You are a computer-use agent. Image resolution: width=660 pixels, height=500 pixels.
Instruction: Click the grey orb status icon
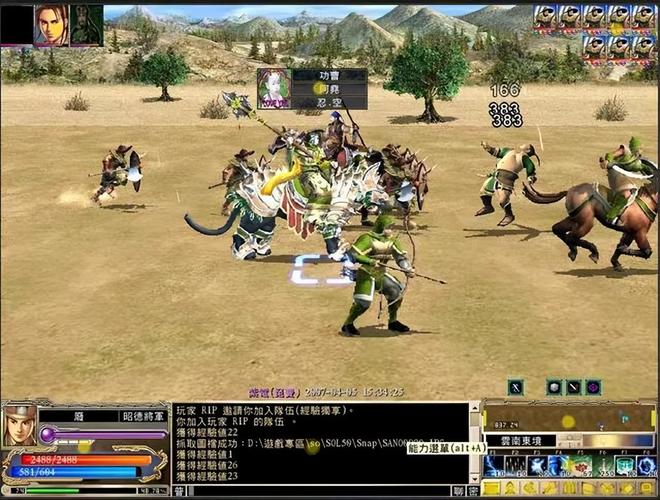[x=553, y=387]
